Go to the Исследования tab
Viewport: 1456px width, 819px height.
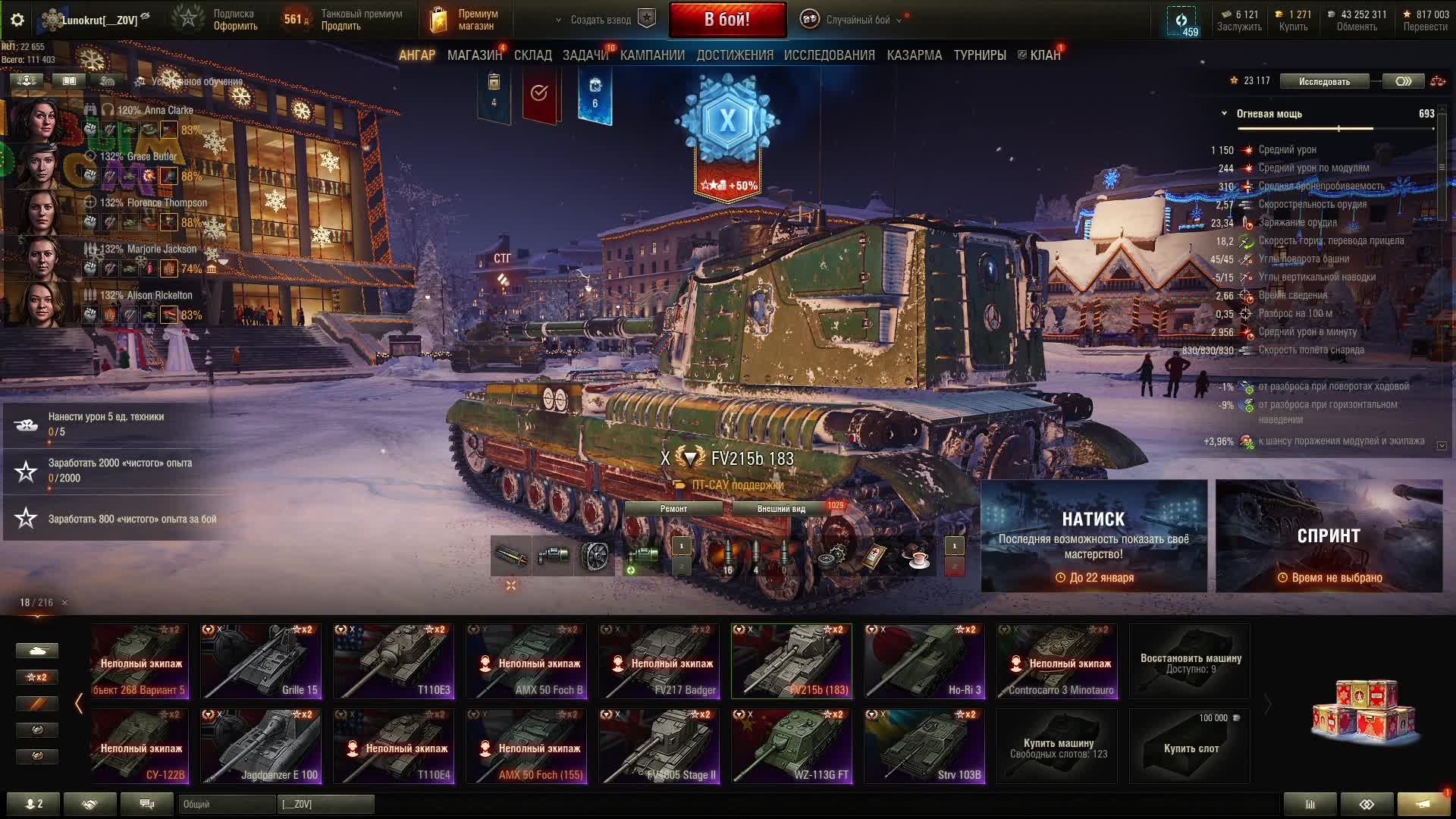829,55
